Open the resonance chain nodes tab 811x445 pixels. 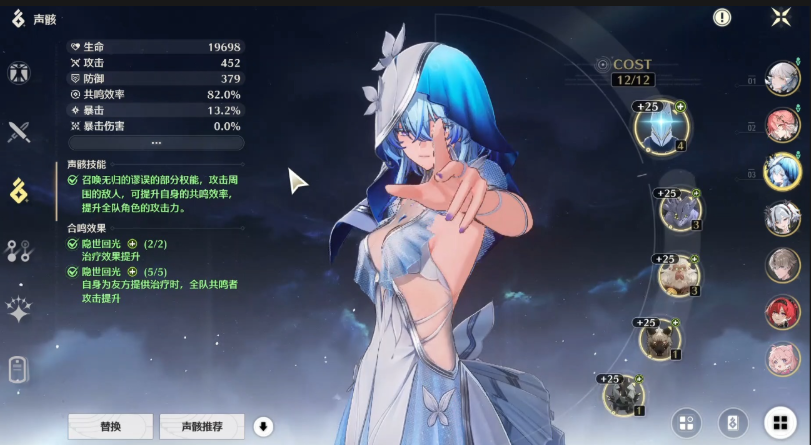pos(18,250)
